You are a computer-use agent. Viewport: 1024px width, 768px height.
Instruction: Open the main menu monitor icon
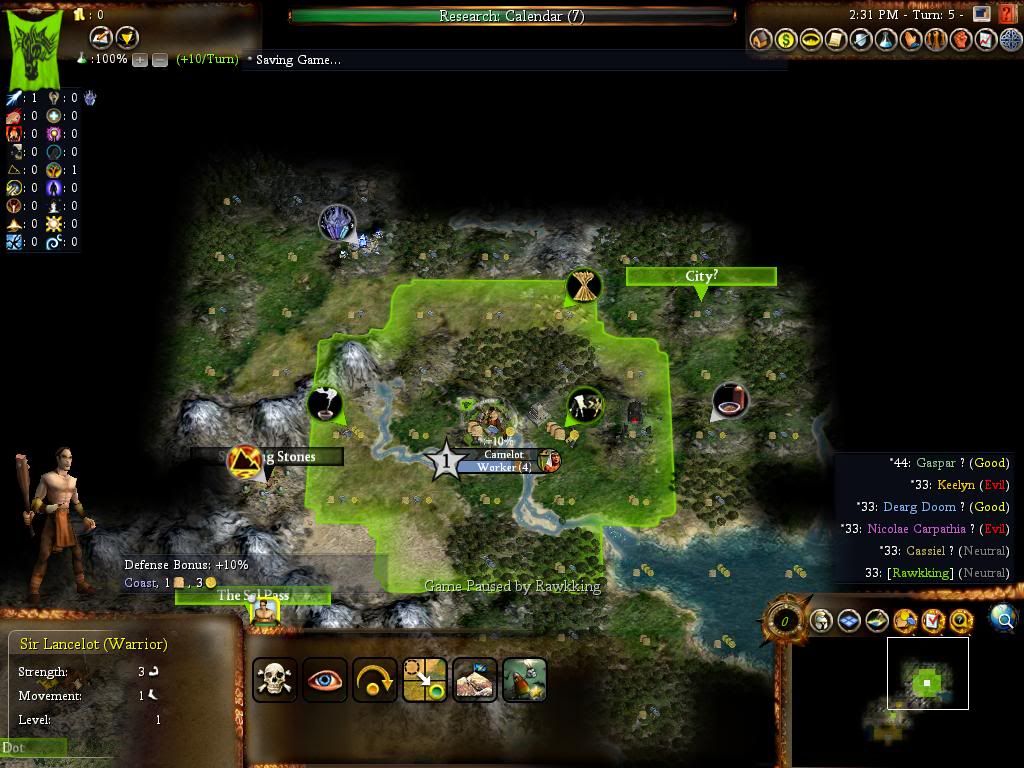(981, 15)
